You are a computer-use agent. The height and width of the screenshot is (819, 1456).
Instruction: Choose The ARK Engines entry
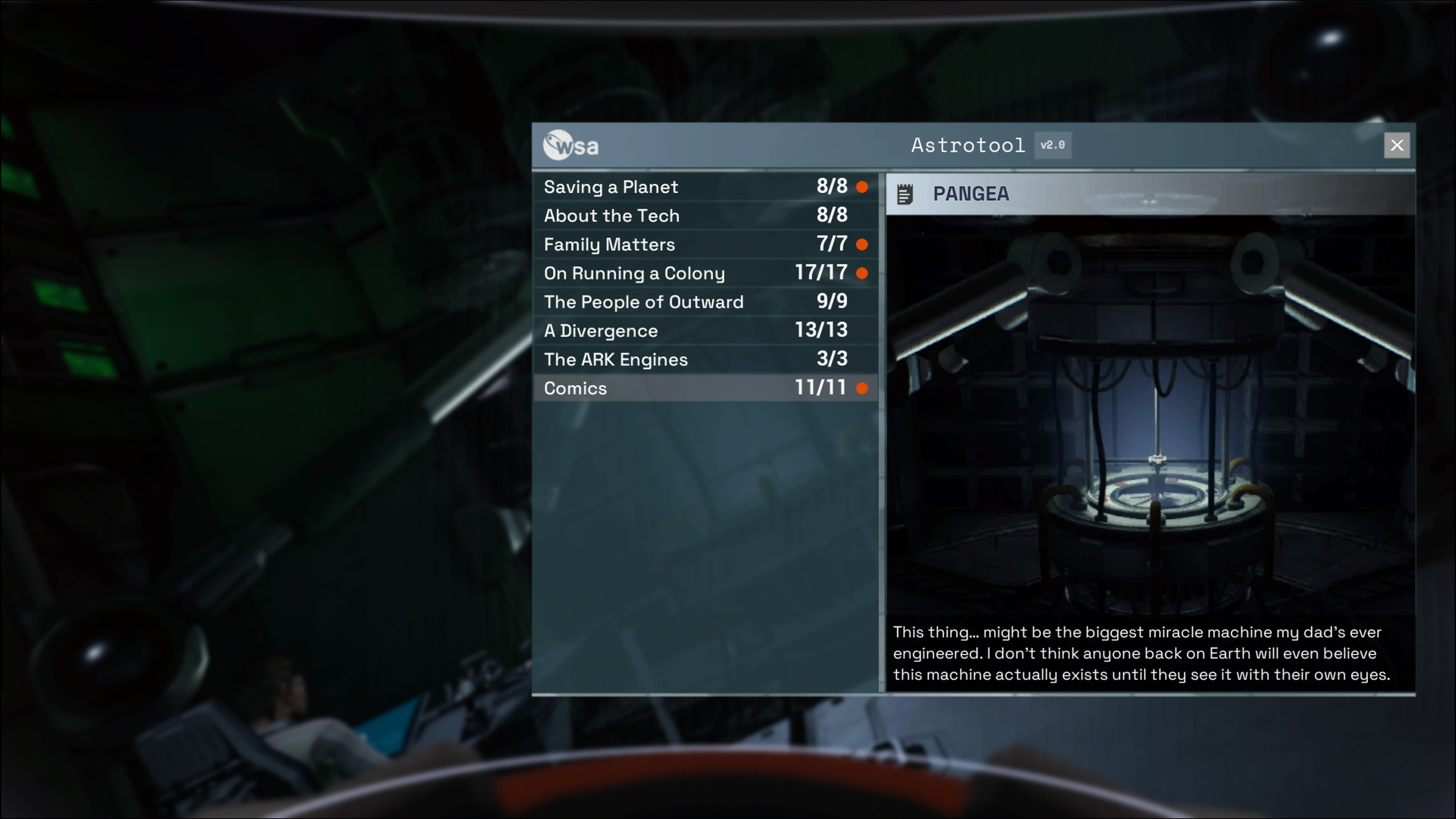click(705, 359)
